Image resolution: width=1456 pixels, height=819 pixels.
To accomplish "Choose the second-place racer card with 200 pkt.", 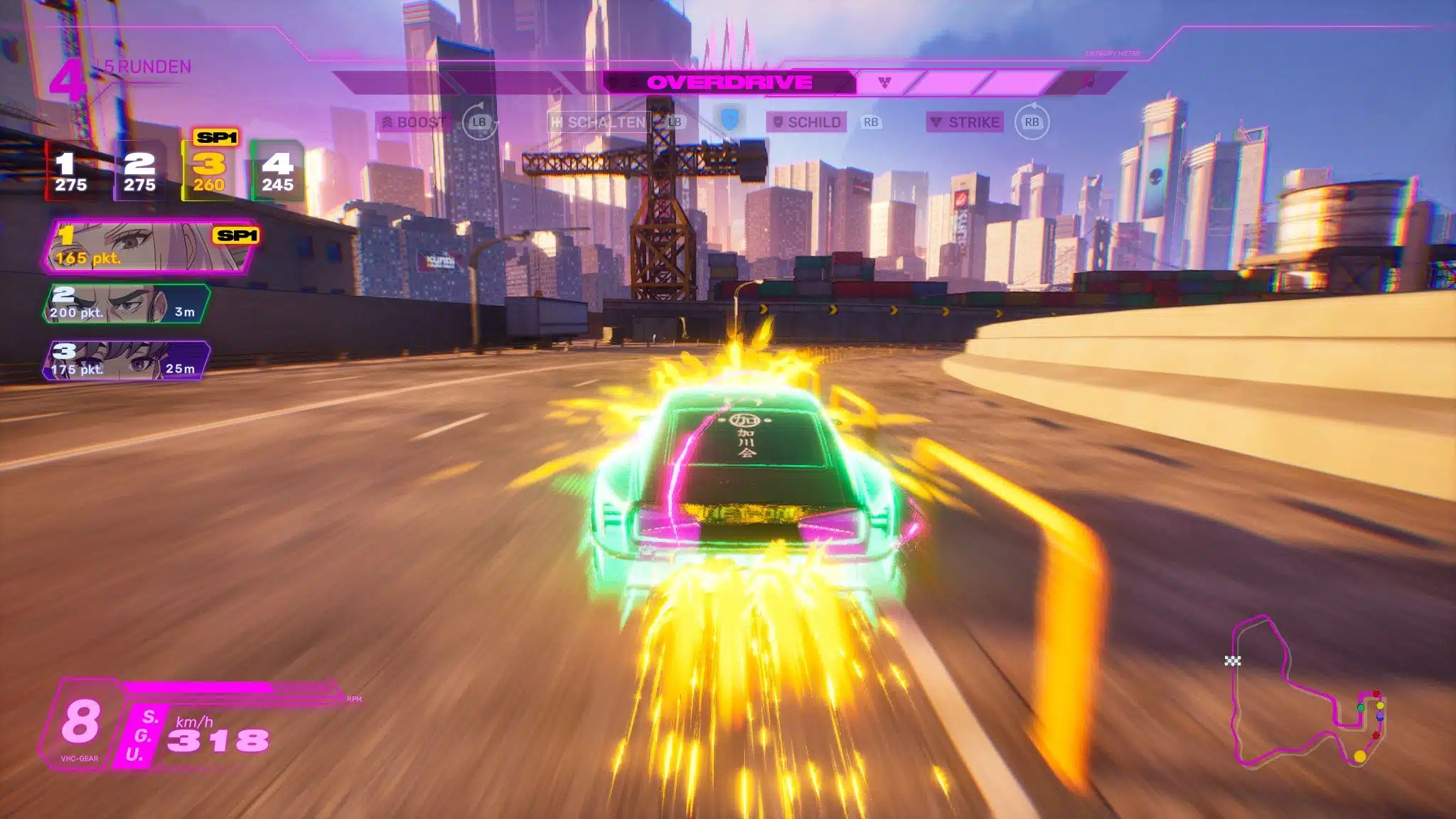I will click(127, 304).
